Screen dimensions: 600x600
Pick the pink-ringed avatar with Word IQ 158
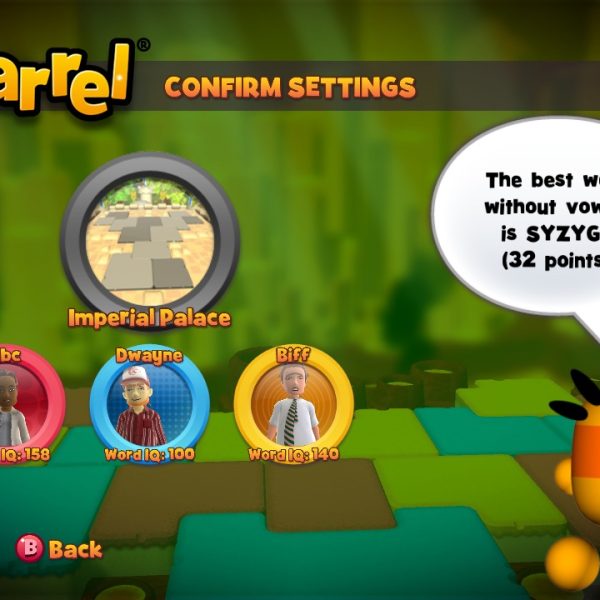click(x=22, y=404)
